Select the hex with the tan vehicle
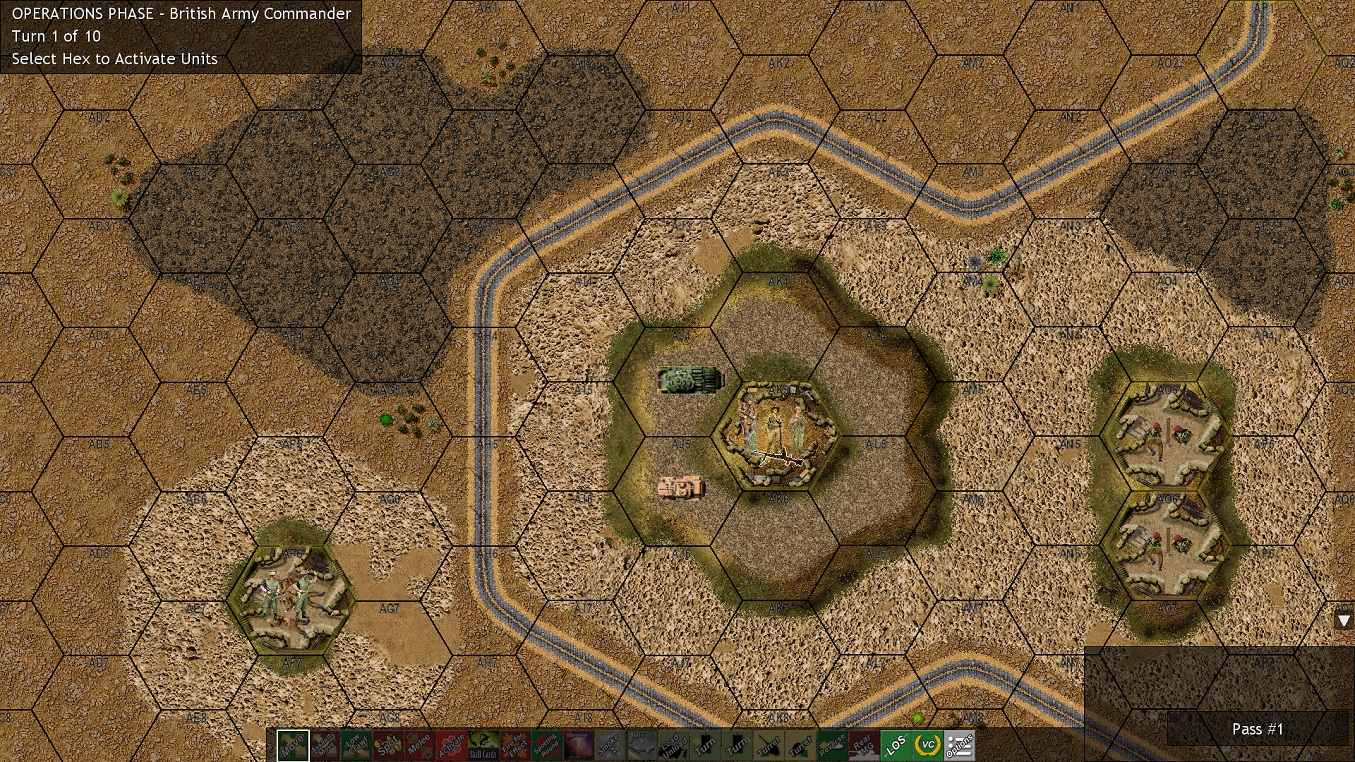Viewport: 1355px width, 762px height. click(681, 488)
